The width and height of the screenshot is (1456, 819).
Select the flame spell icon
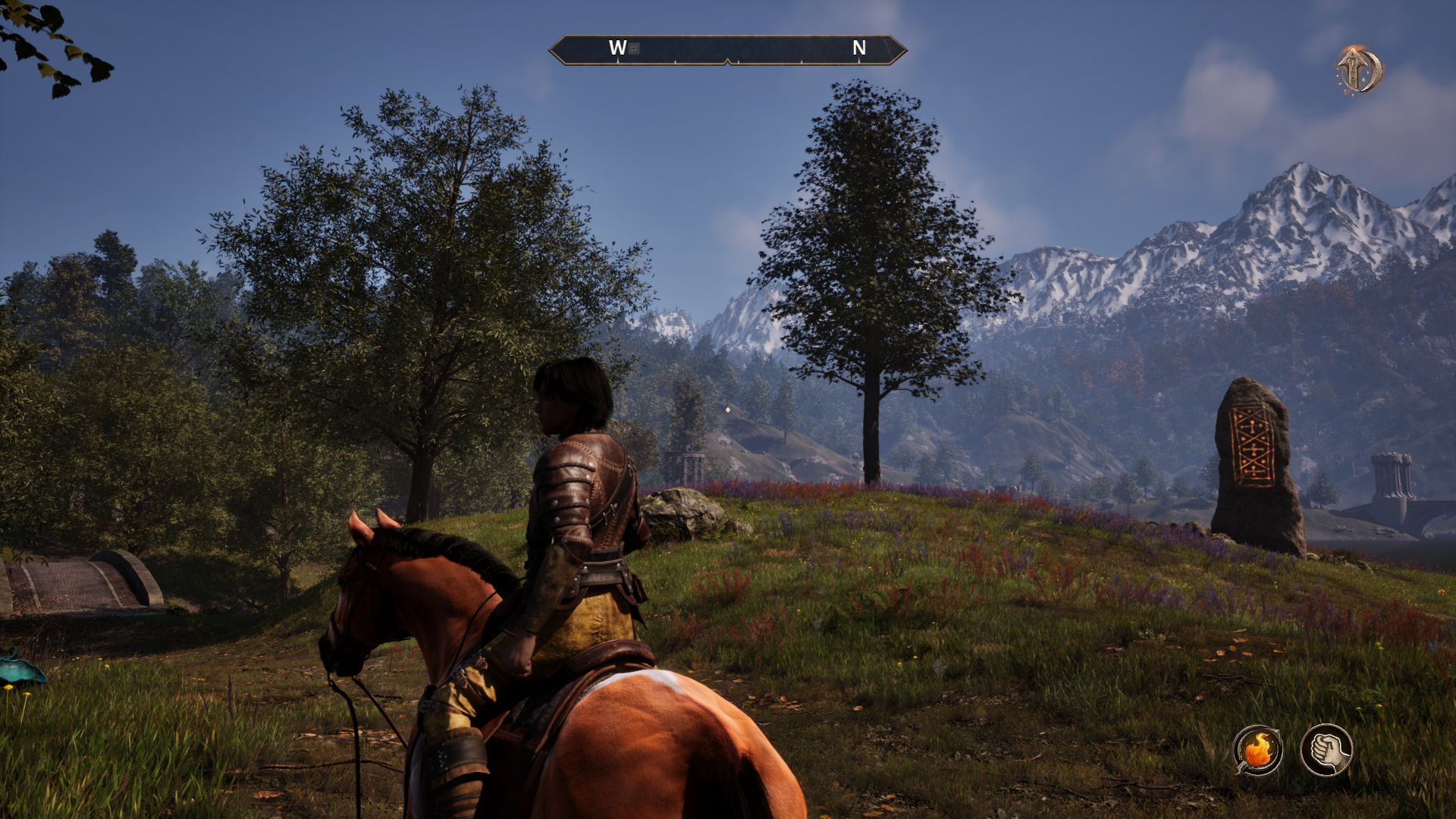[x=1258, y=750]
